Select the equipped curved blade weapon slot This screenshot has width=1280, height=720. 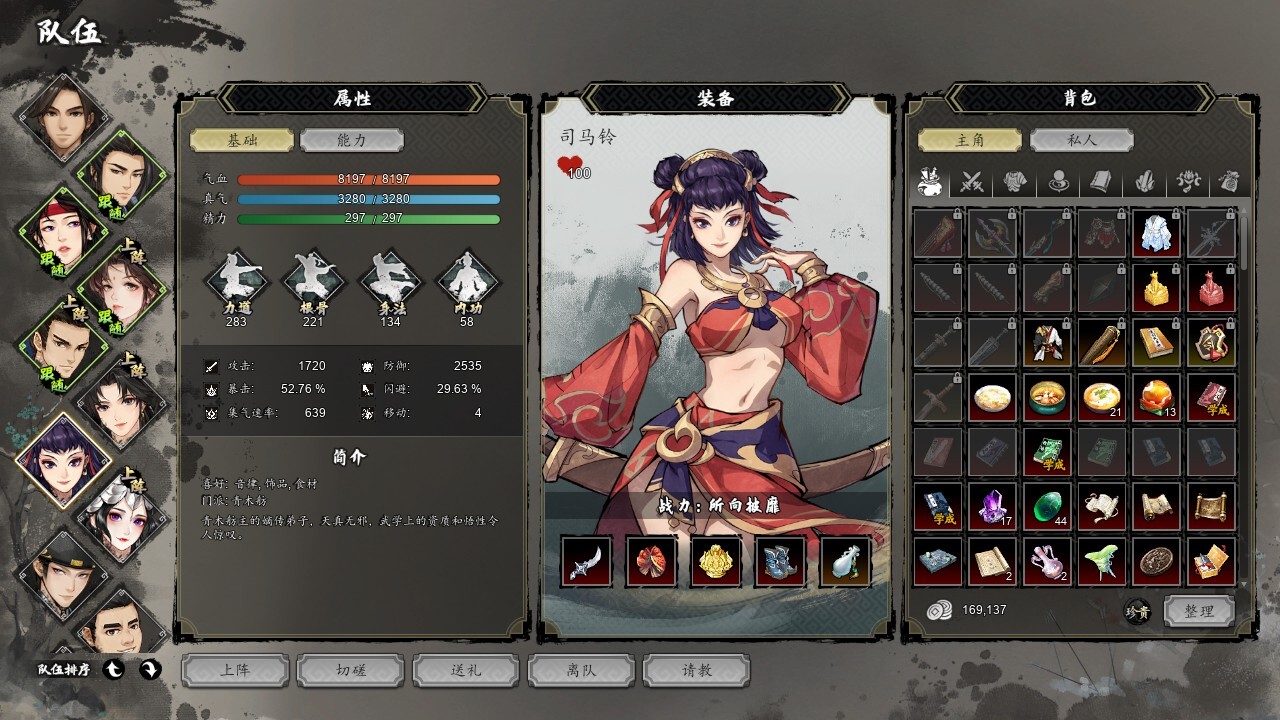pos(586,561)
